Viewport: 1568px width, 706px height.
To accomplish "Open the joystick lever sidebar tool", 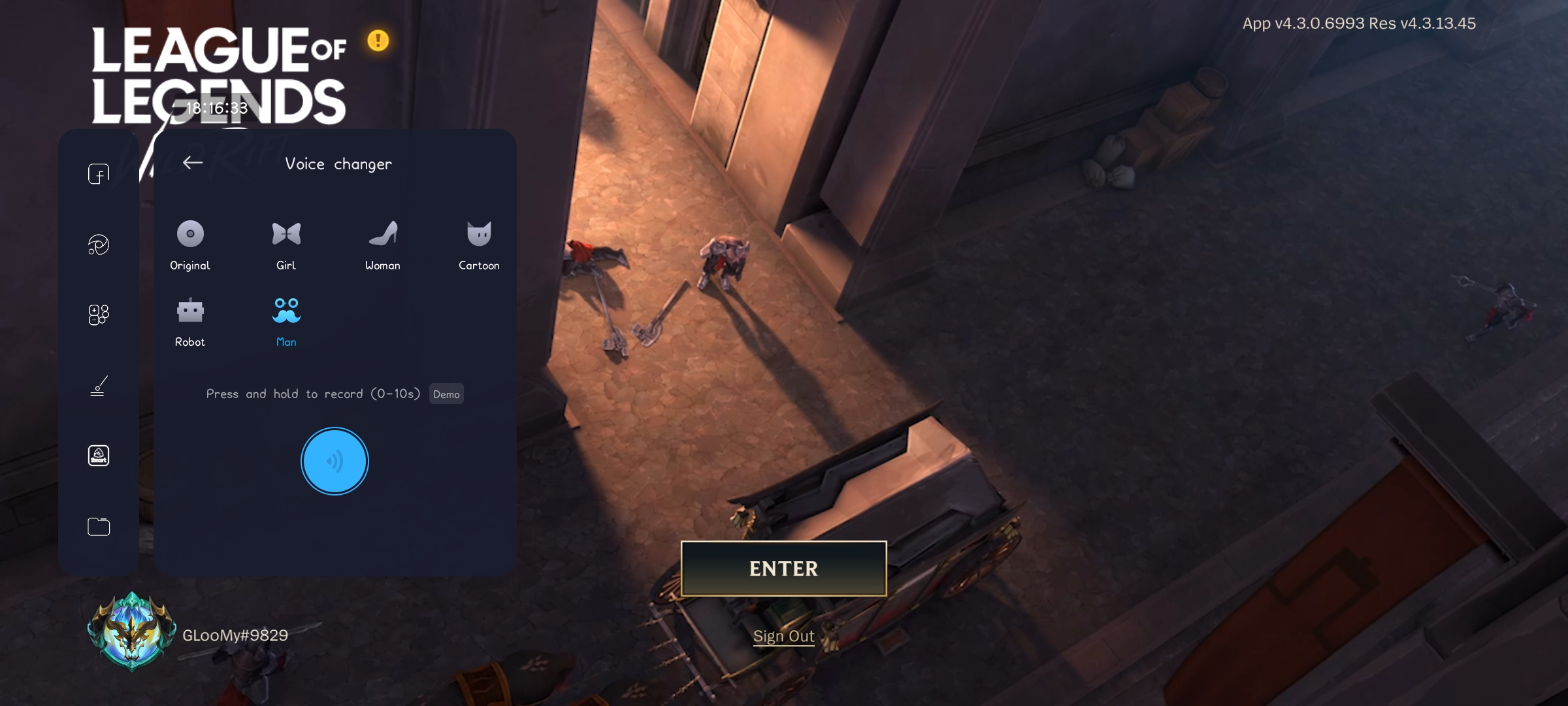I will tap(99, 386).
